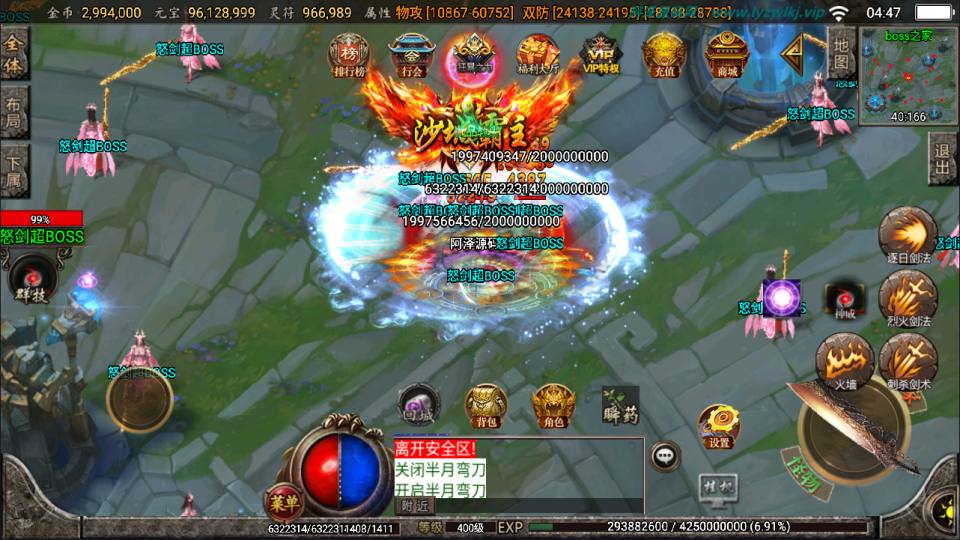Screen dimensions: 960x540
Task: Select the 下属 subordinates tab
Action: (x=14, y=169)
